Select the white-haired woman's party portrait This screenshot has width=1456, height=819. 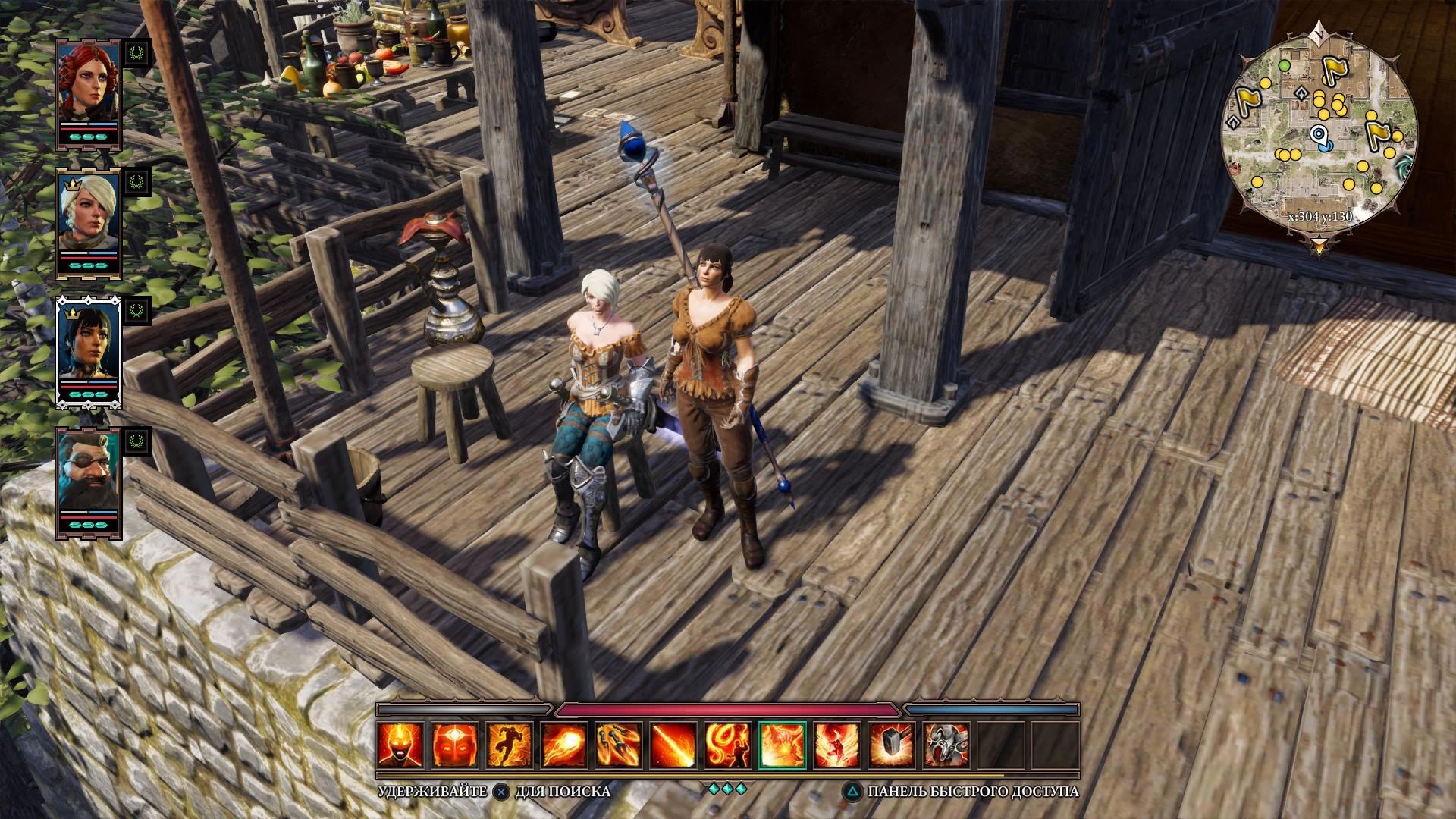89,214
